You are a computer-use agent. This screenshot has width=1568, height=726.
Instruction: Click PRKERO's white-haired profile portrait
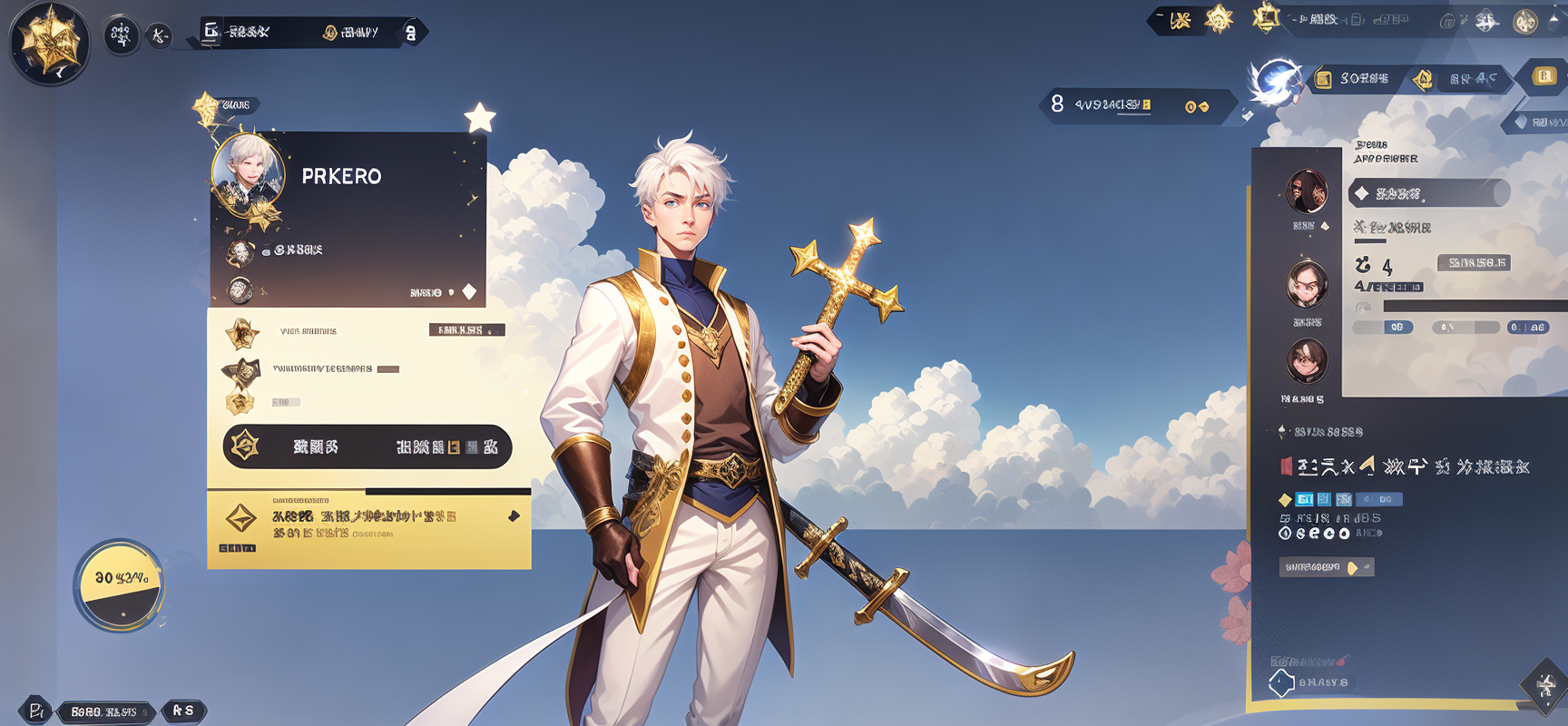coord(248,172)
